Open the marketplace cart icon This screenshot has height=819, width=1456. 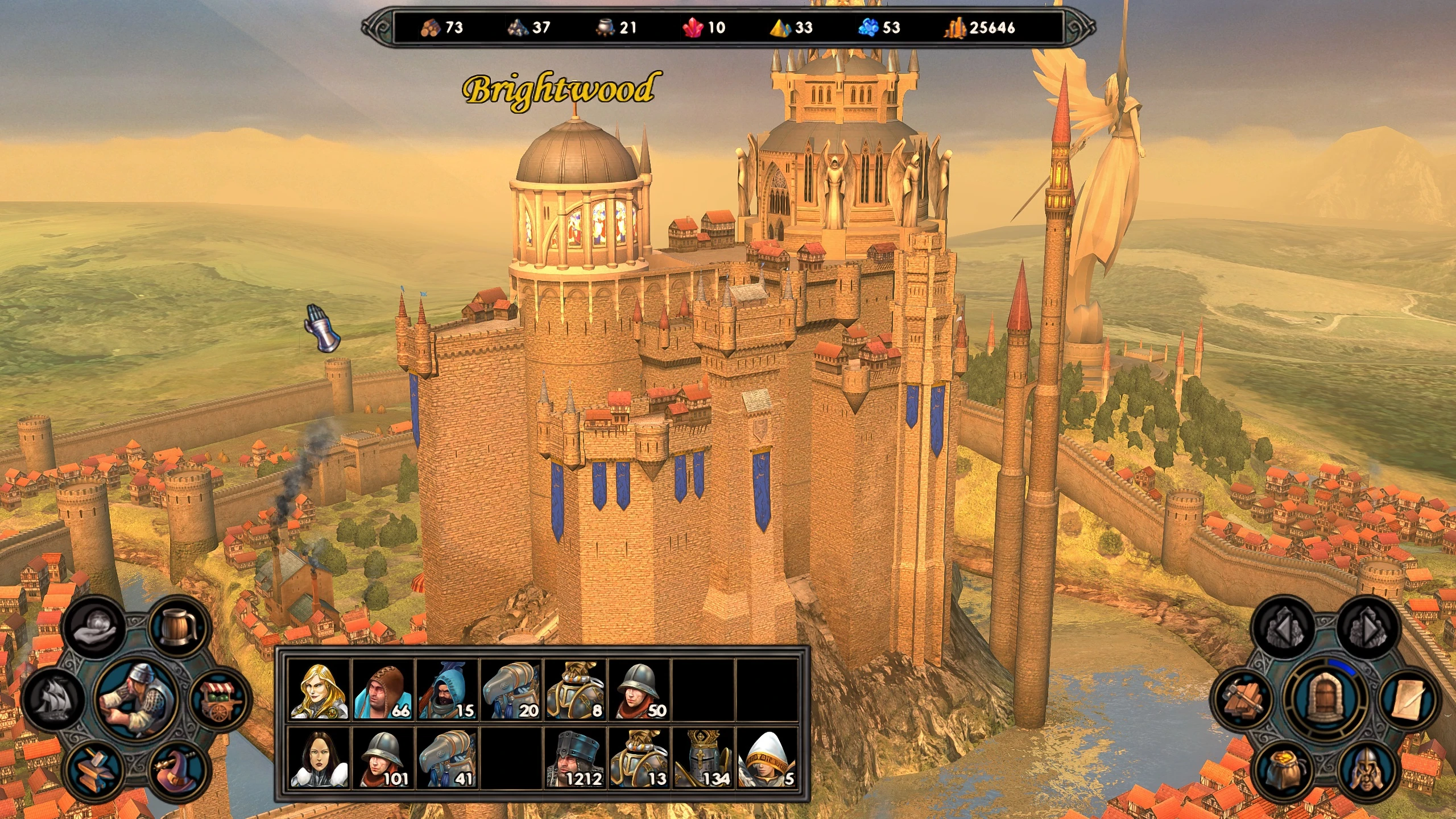tap(220, 698)
